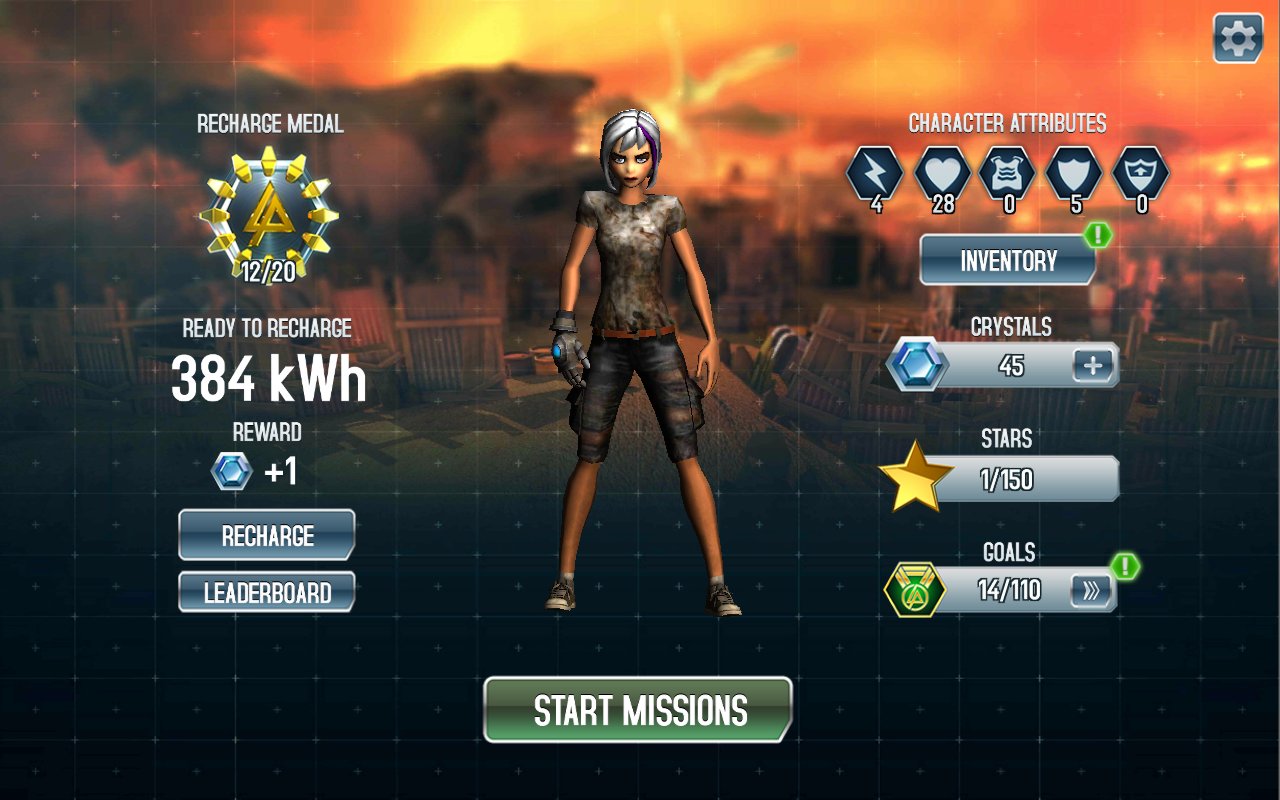Start the missions
This screenshot has width=1280, height=800.
click(638, 710)
